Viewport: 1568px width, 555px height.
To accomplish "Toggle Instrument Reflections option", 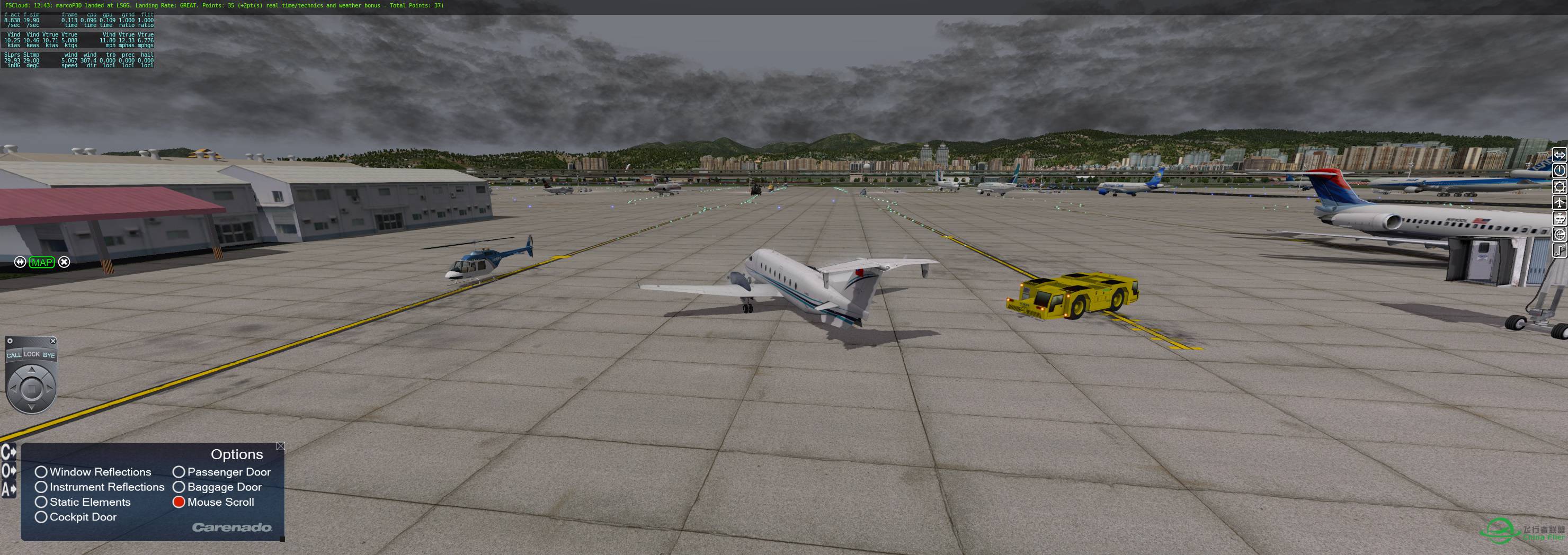I will click(x=41, y=487).
